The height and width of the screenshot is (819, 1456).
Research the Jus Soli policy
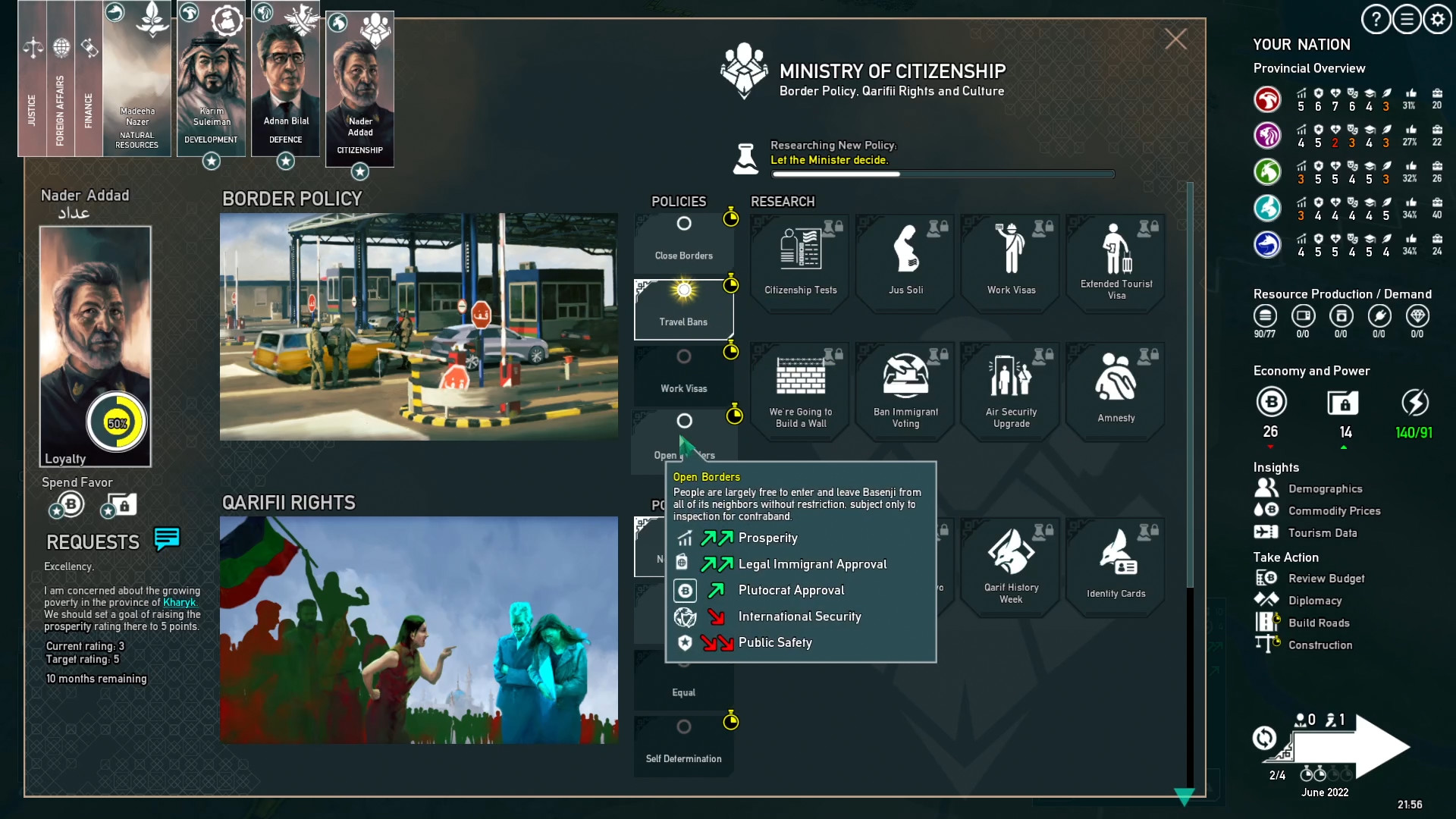pos(905,262)
